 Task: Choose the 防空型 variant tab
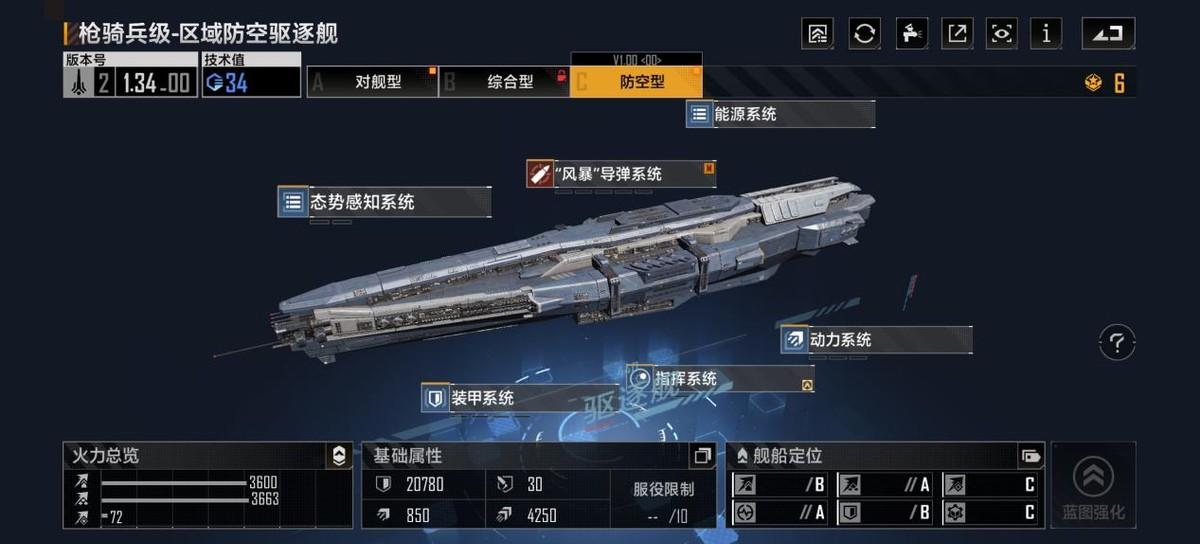click(636, 82)
